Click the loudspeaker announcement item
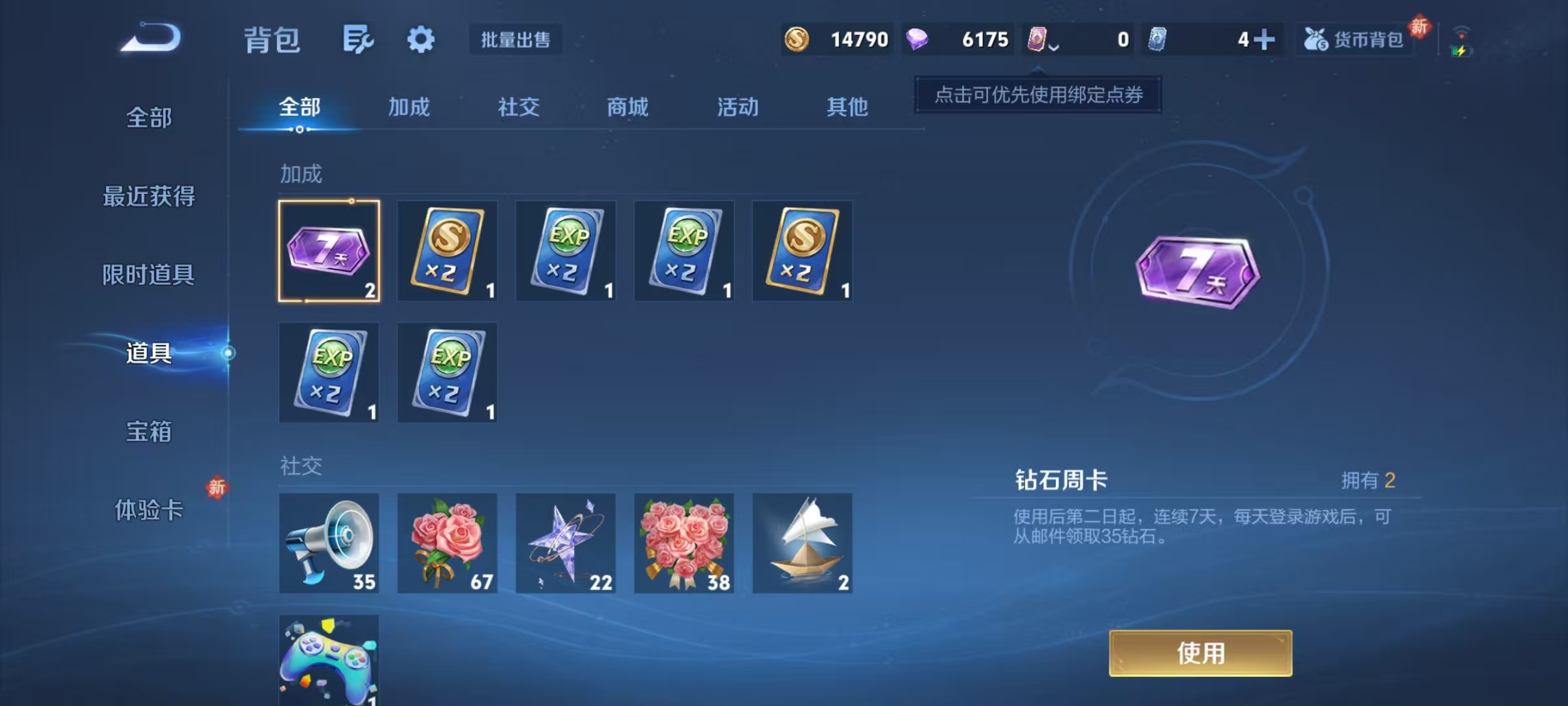Screen dimensions: 1568x706 [329, 543]
